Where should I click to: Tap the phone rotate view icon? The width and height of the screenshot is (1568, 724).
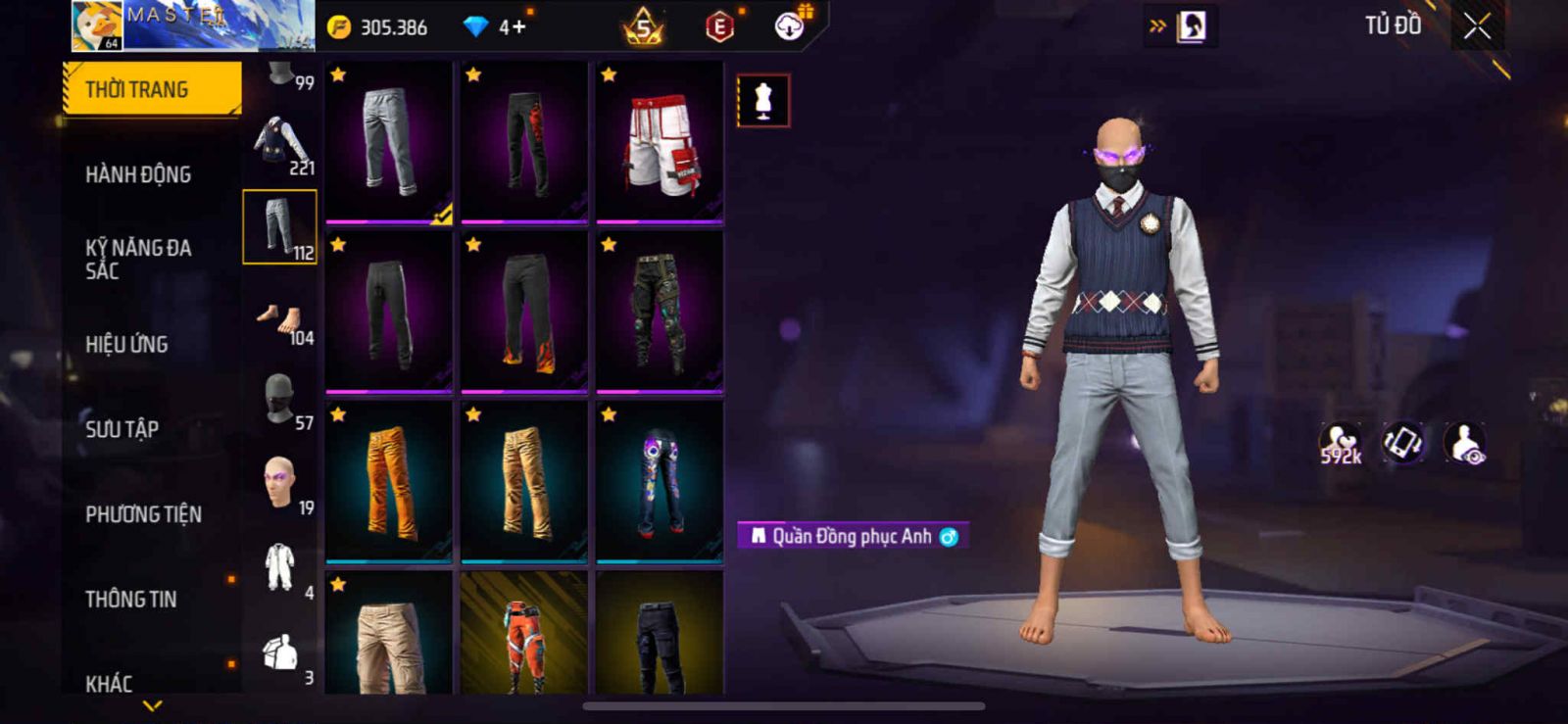click(x=1403, y=443)
